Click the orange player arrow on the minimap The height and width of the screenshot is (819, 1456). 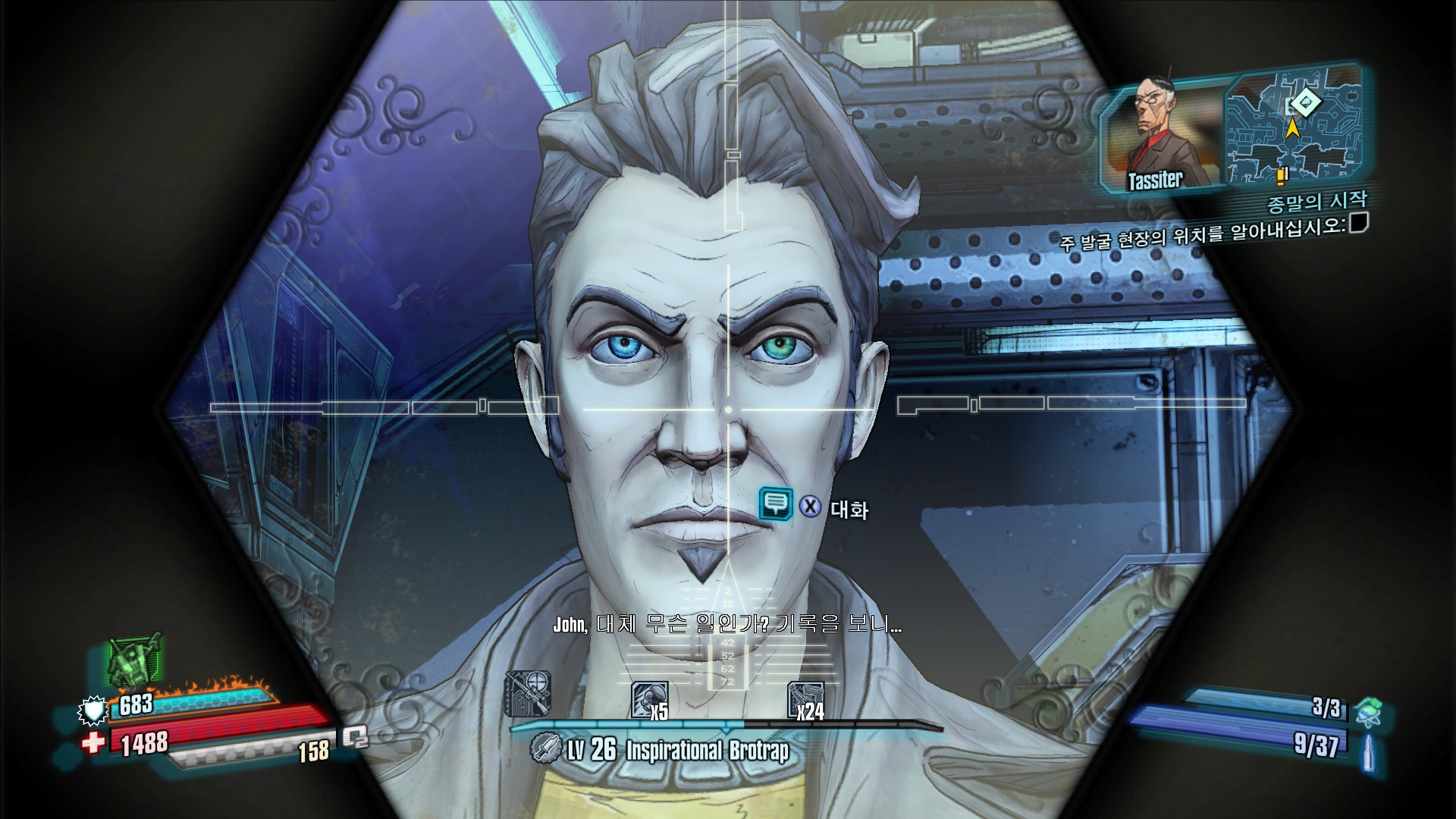(x=1294, y=129)
